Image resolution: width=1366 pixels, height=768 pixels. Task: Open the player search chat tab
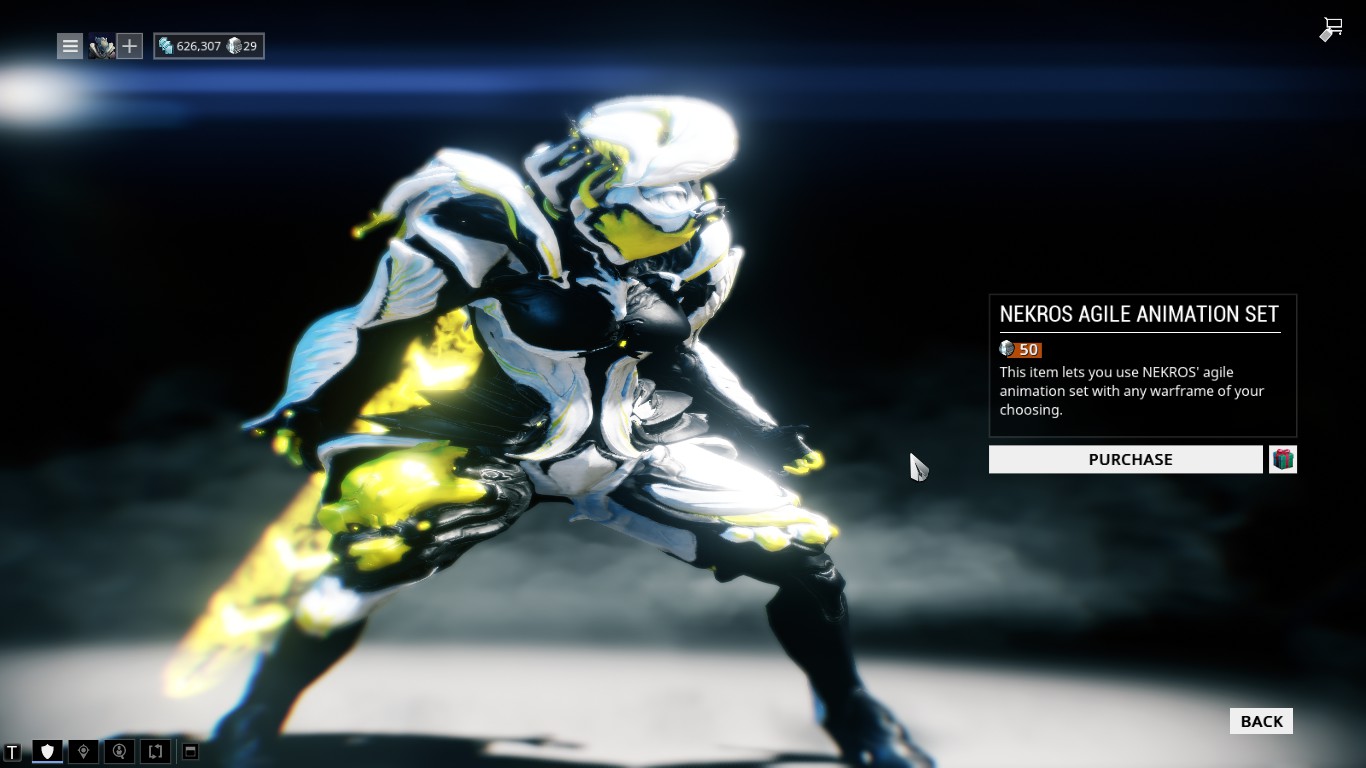pyautogui.click(x=120, y=751)
